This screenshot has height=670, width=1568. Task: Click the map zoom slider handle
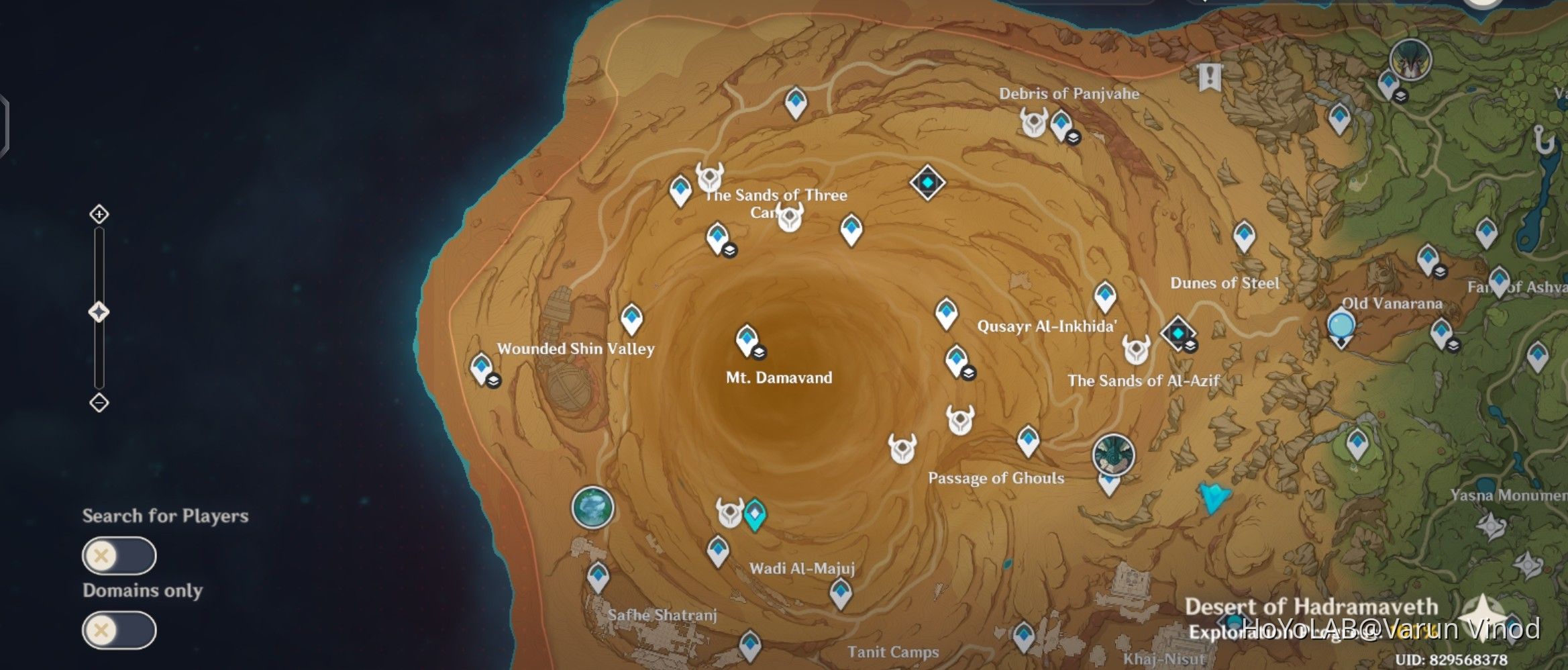[99, 309]
